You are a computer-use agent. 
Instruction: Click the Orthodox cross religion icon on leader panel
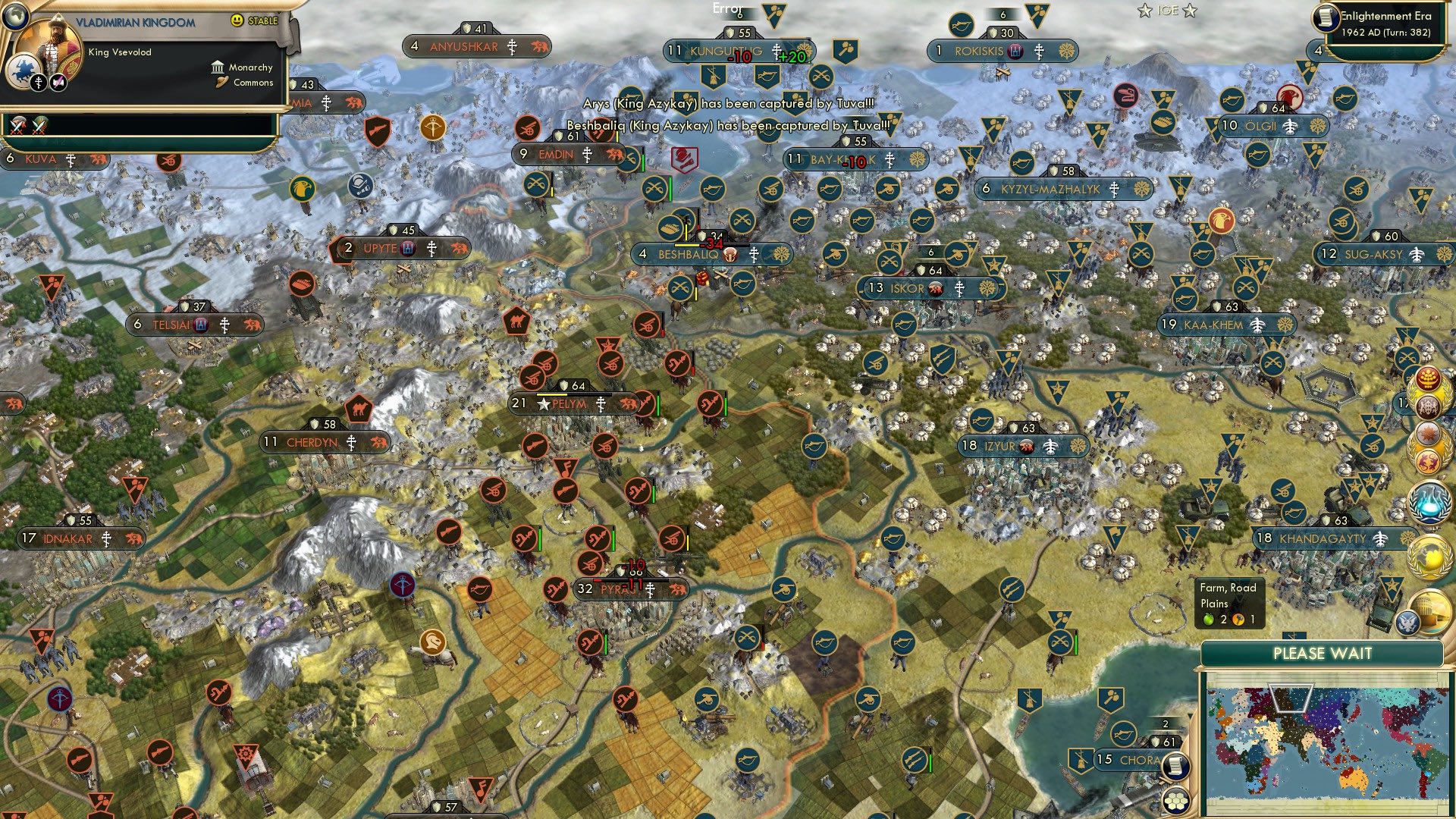(x=39, y=82)
